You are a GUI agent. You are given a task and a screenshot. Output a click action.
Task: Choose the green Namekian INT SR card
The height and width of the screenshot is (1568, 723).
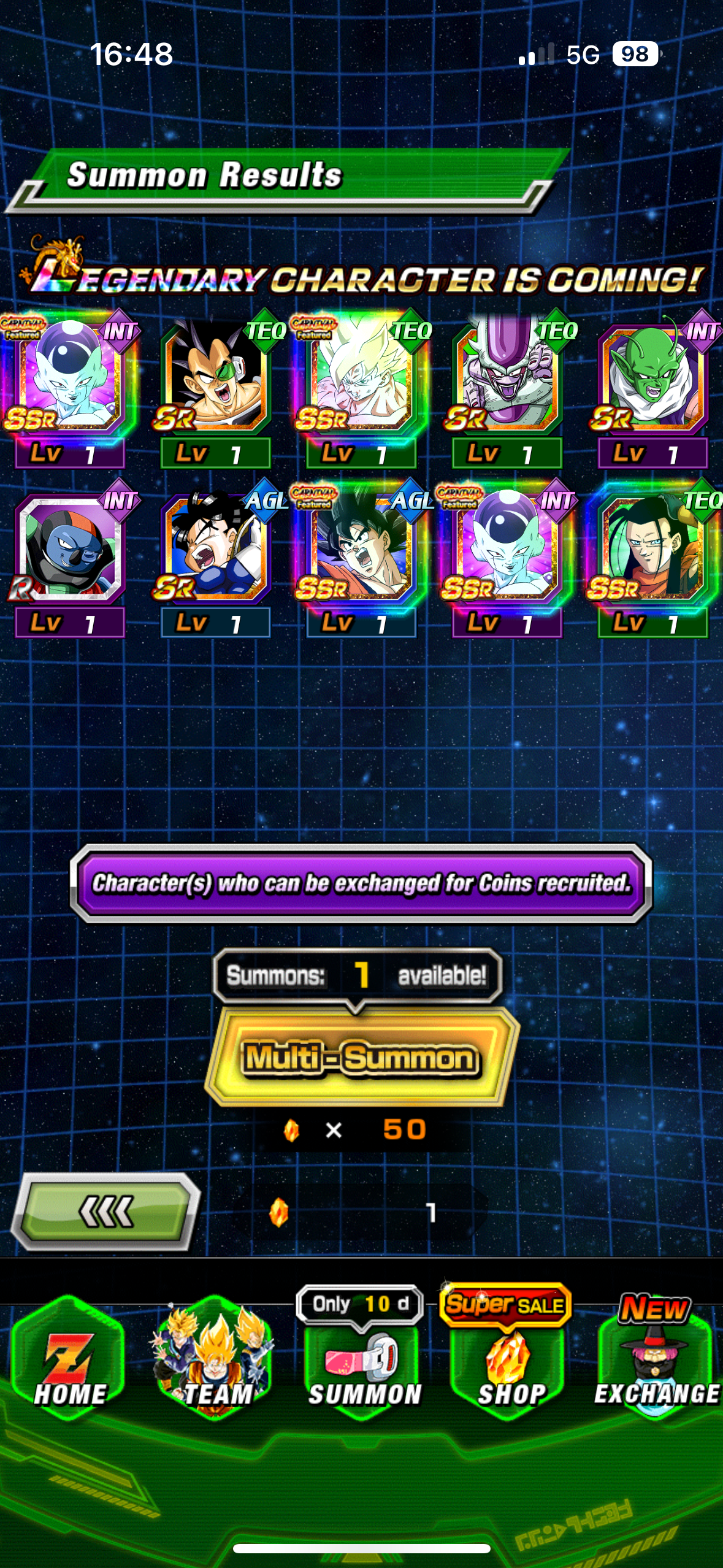click(x=652, y=380)
